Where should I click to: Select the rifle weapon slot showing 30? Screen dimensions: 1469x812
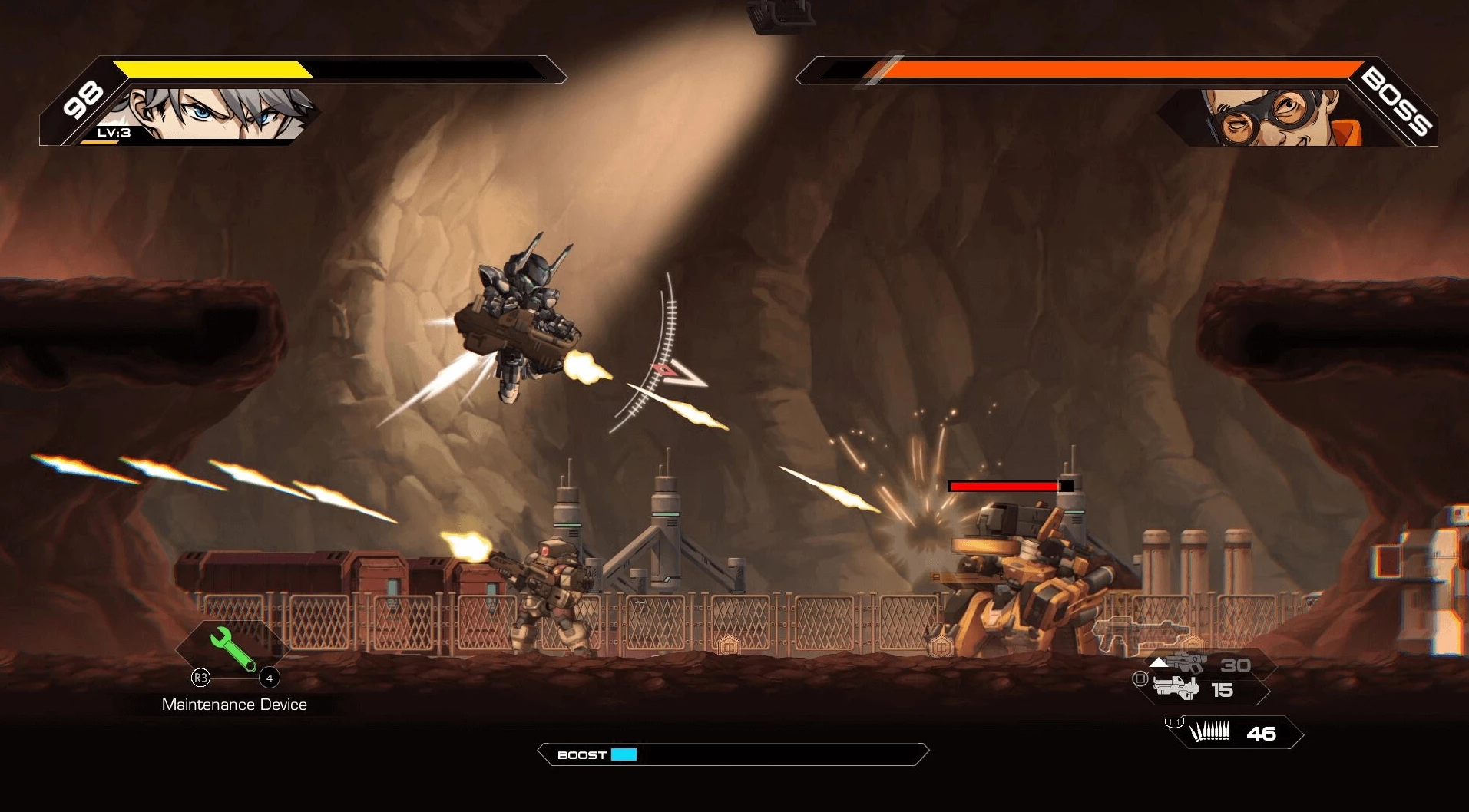tap(1207, 664)
